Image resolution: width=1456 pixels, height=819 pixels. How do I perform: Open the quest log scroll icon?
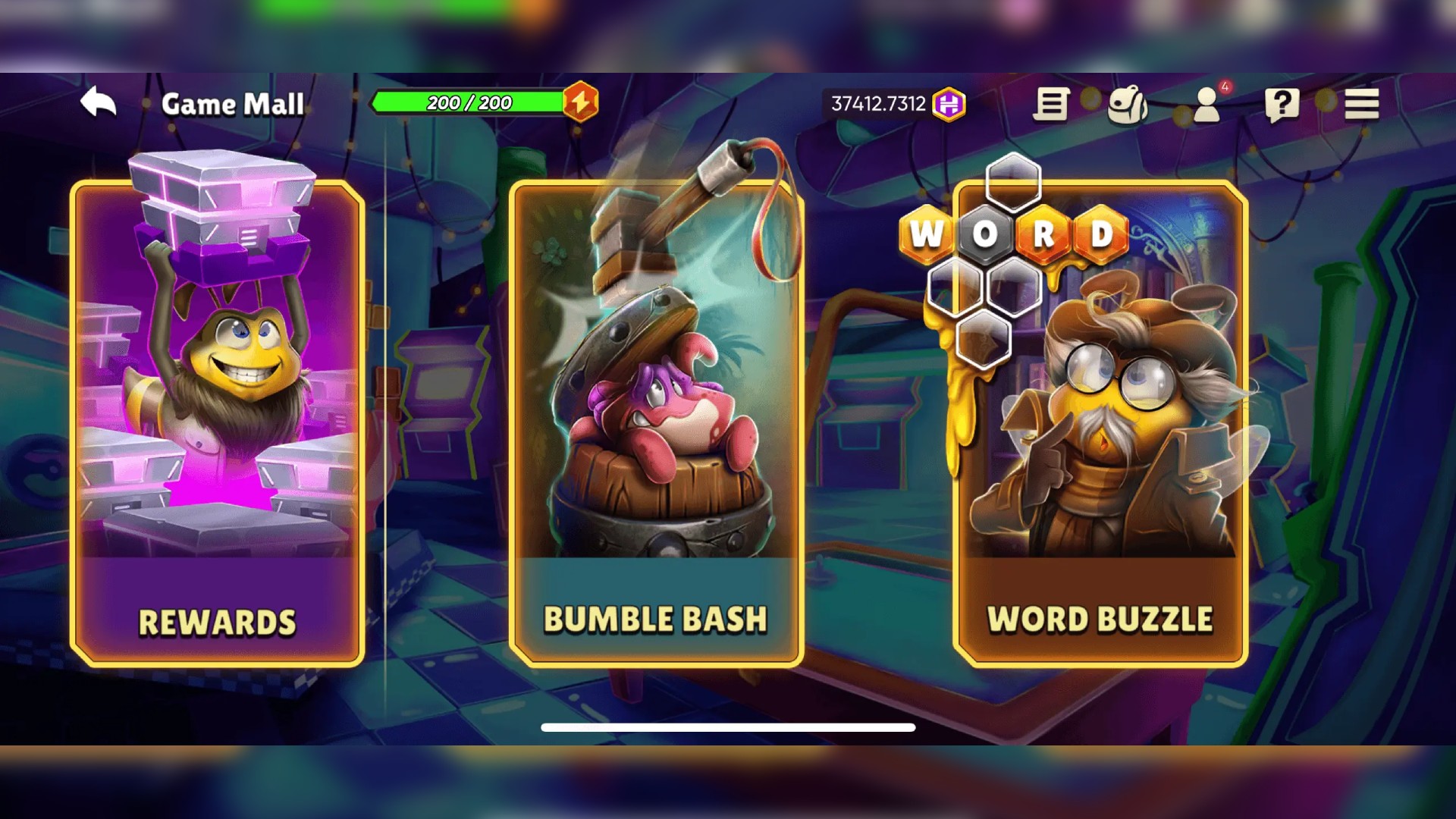1051,105
